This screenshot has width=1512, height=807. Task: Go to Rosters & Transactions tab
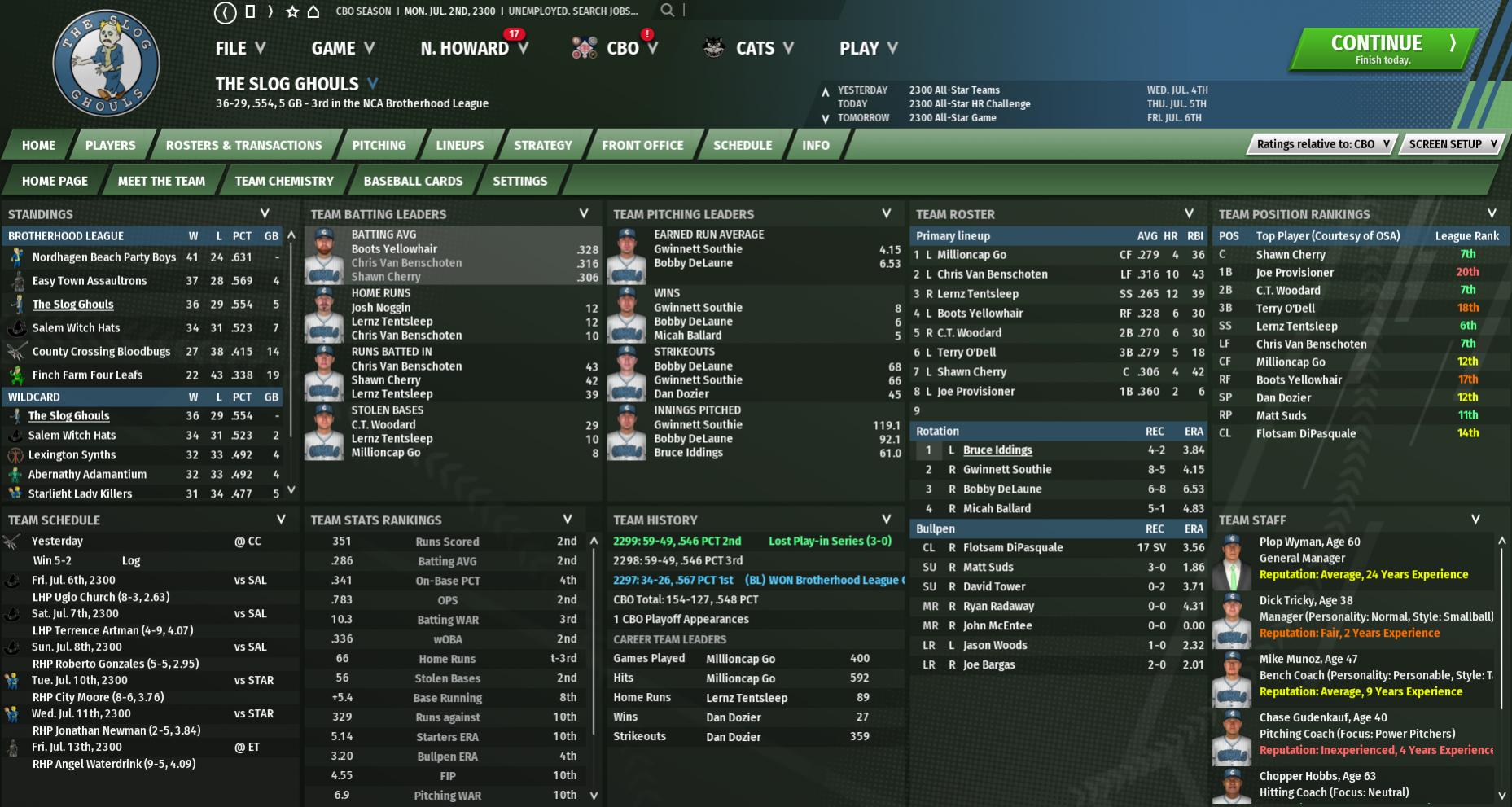(x=243, y=145)
